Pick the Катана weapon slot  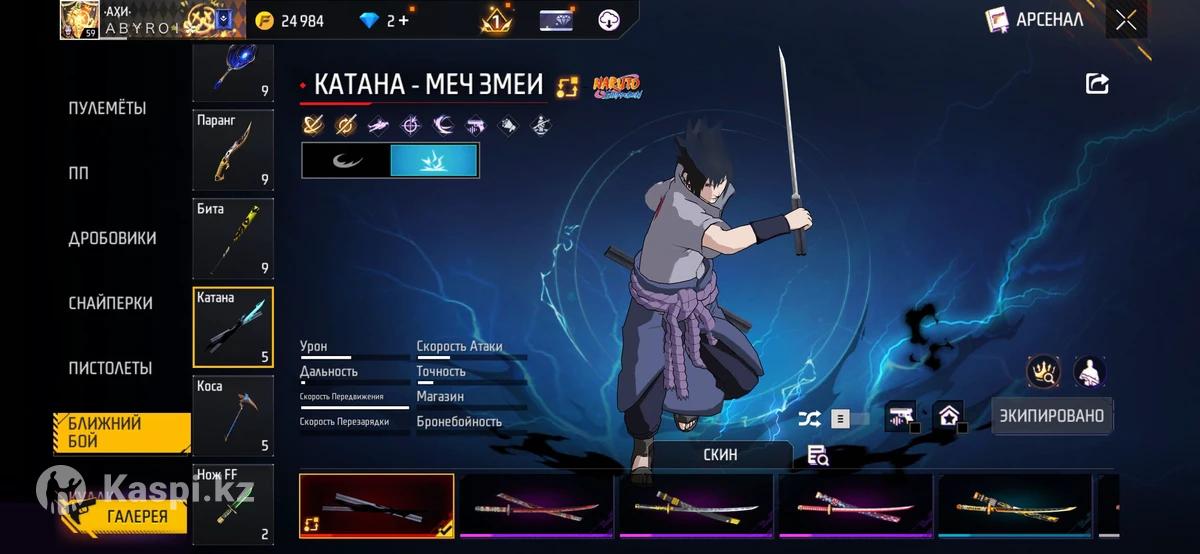(233, 326)
